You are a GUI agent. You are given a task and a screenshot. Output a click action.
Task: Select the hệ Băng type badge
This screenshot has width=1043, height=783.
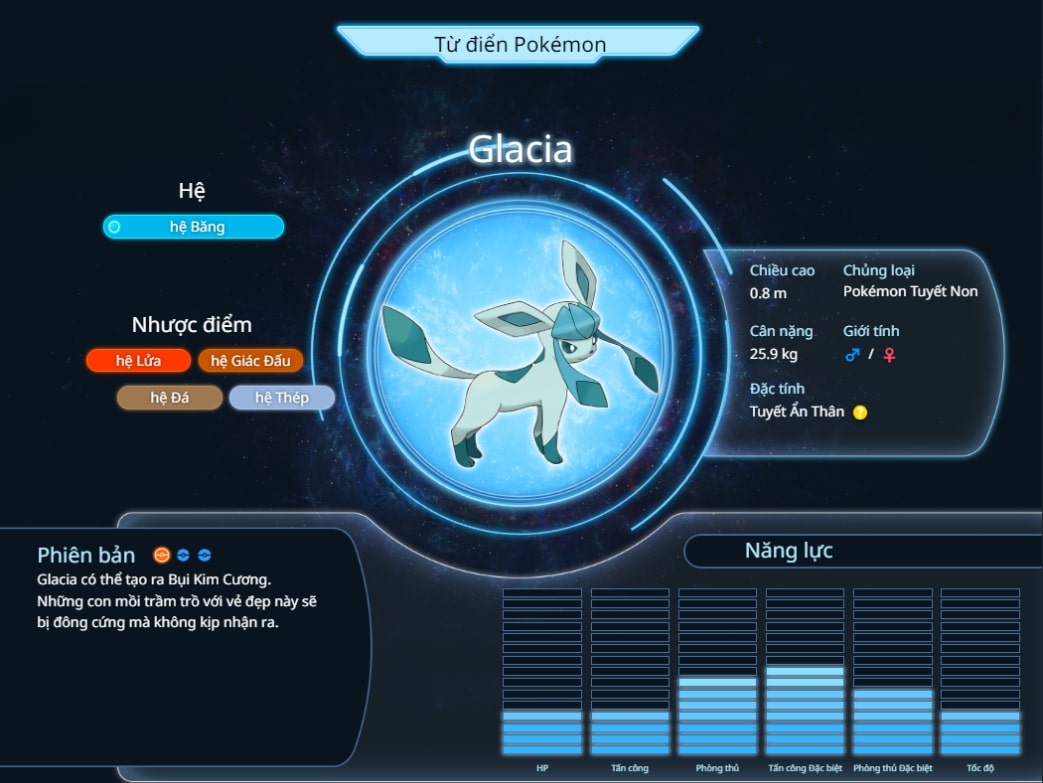tap(193, 227)
